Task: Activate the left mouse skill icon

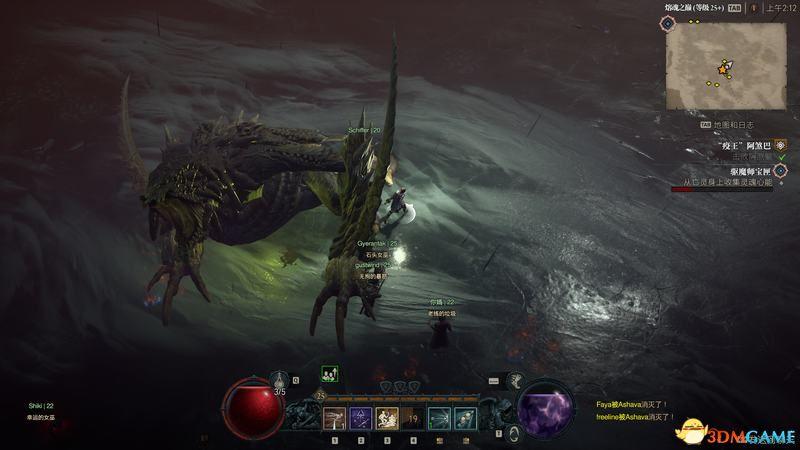Action: (x=437, y=418)
